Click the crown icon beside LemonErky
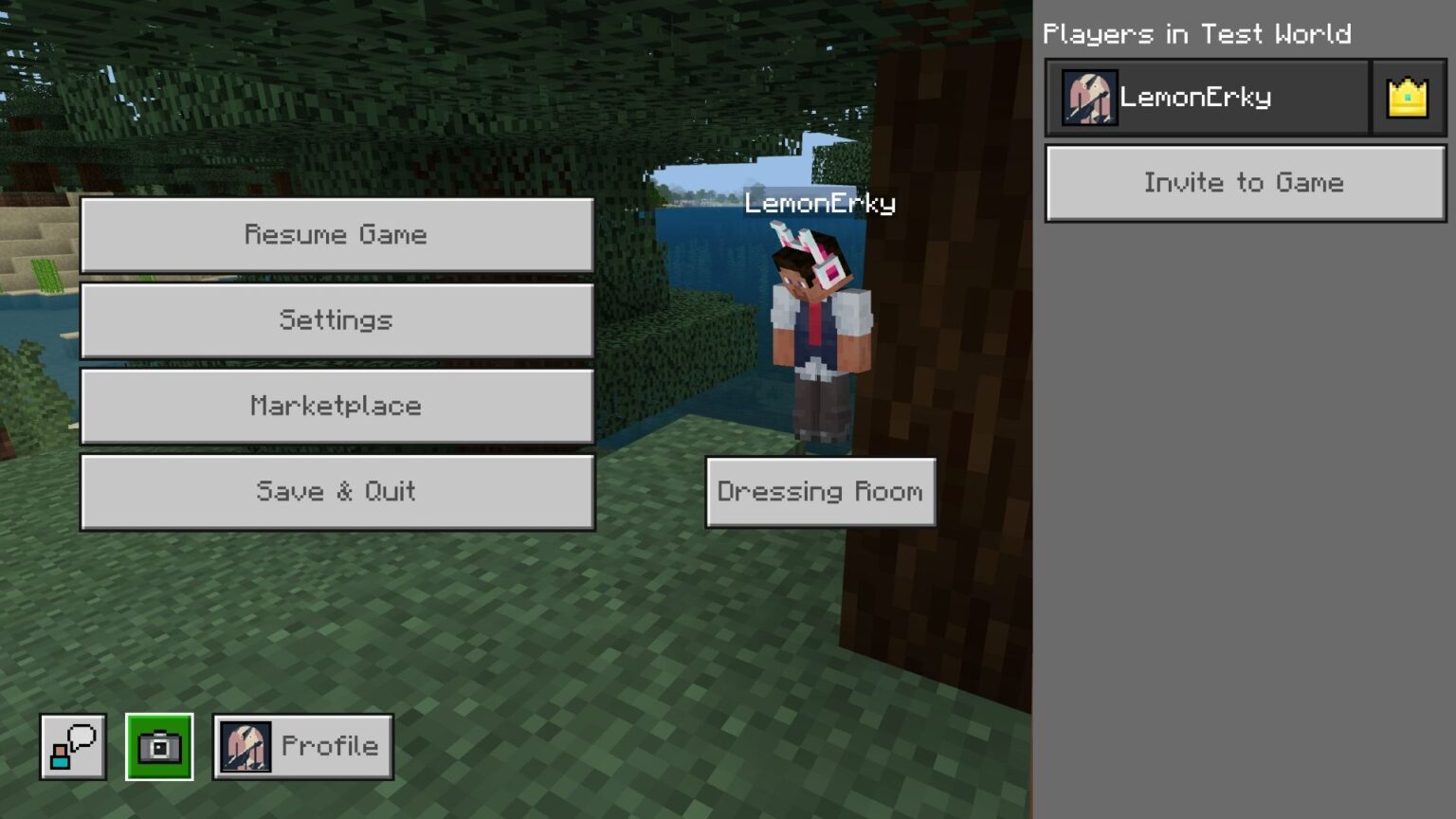Image resolution: width=1456 pixels, height=819 pixels. 1409,96
